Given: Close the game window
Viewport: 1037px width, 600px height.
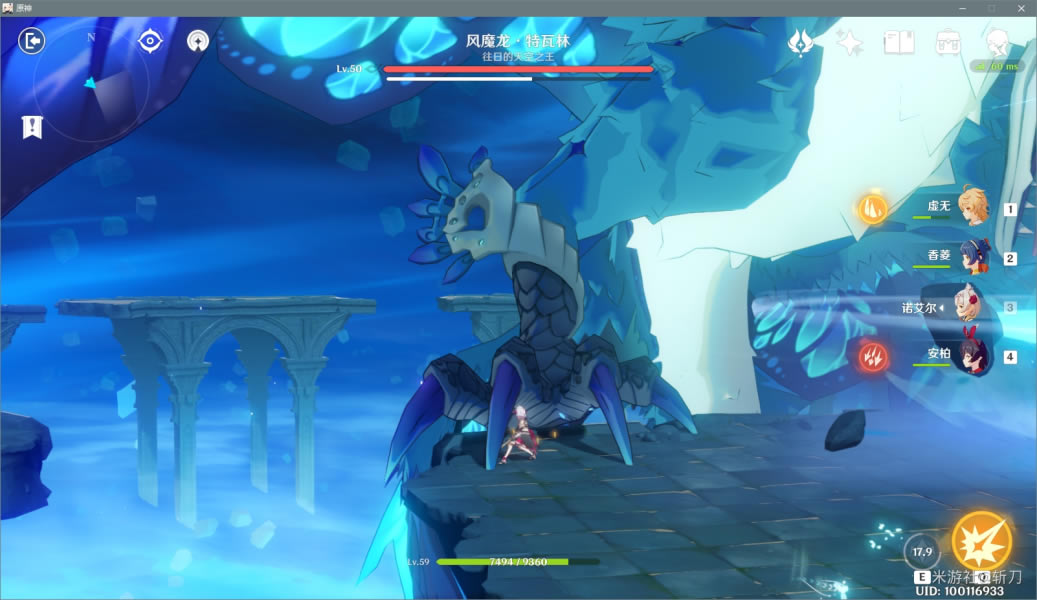Looking at the screenshot, I should [1020, 8].
